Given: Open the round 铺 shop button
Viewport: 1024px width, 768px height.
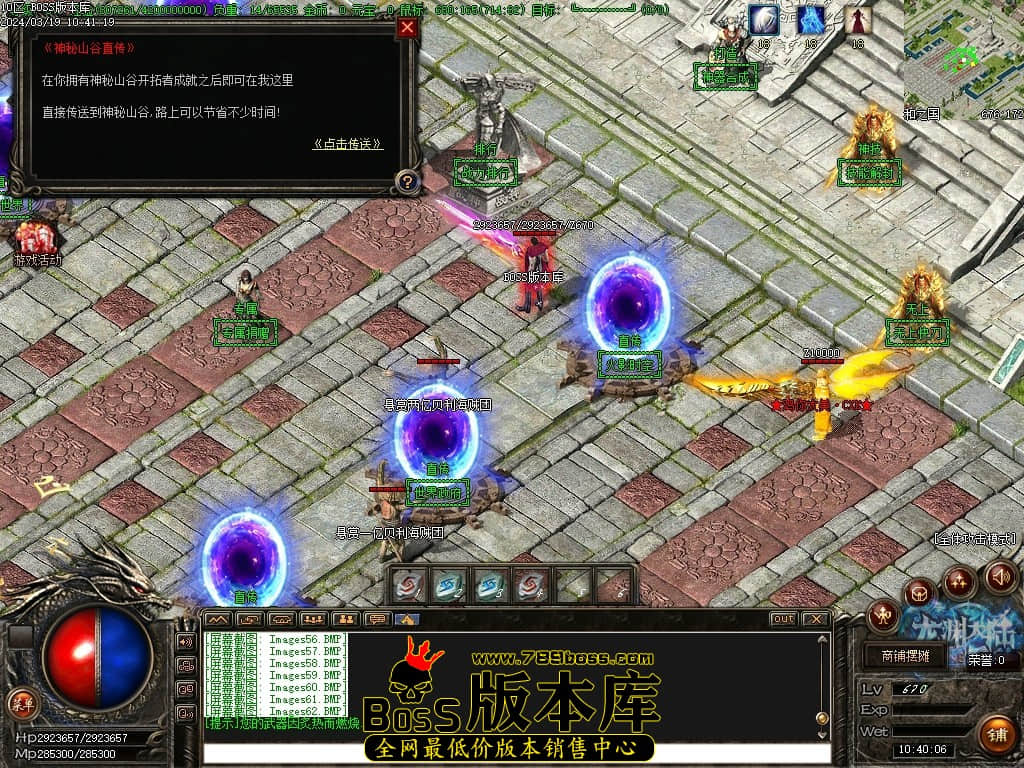Looking at the screenshot, I should click(x=995, y=733).
